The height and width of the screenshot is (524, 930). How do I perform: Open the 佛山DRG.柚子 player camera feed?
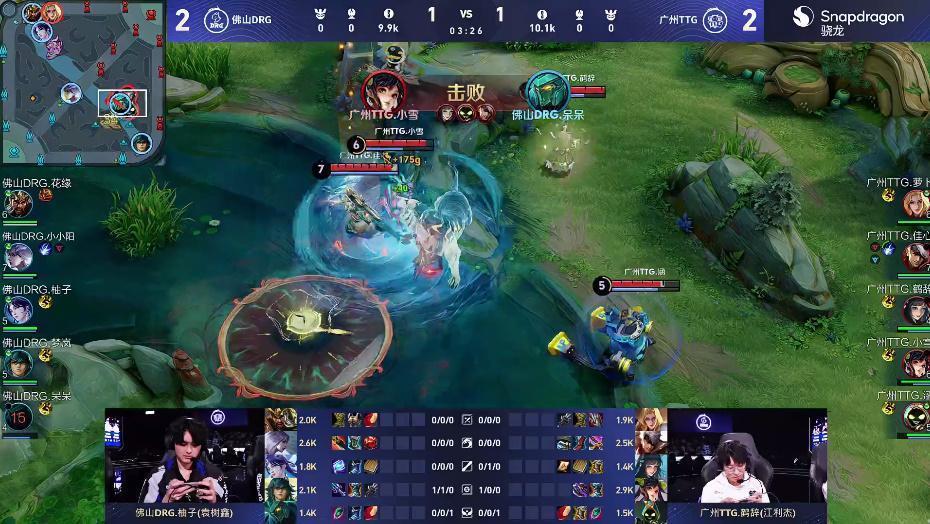click(x=183, y=458)
